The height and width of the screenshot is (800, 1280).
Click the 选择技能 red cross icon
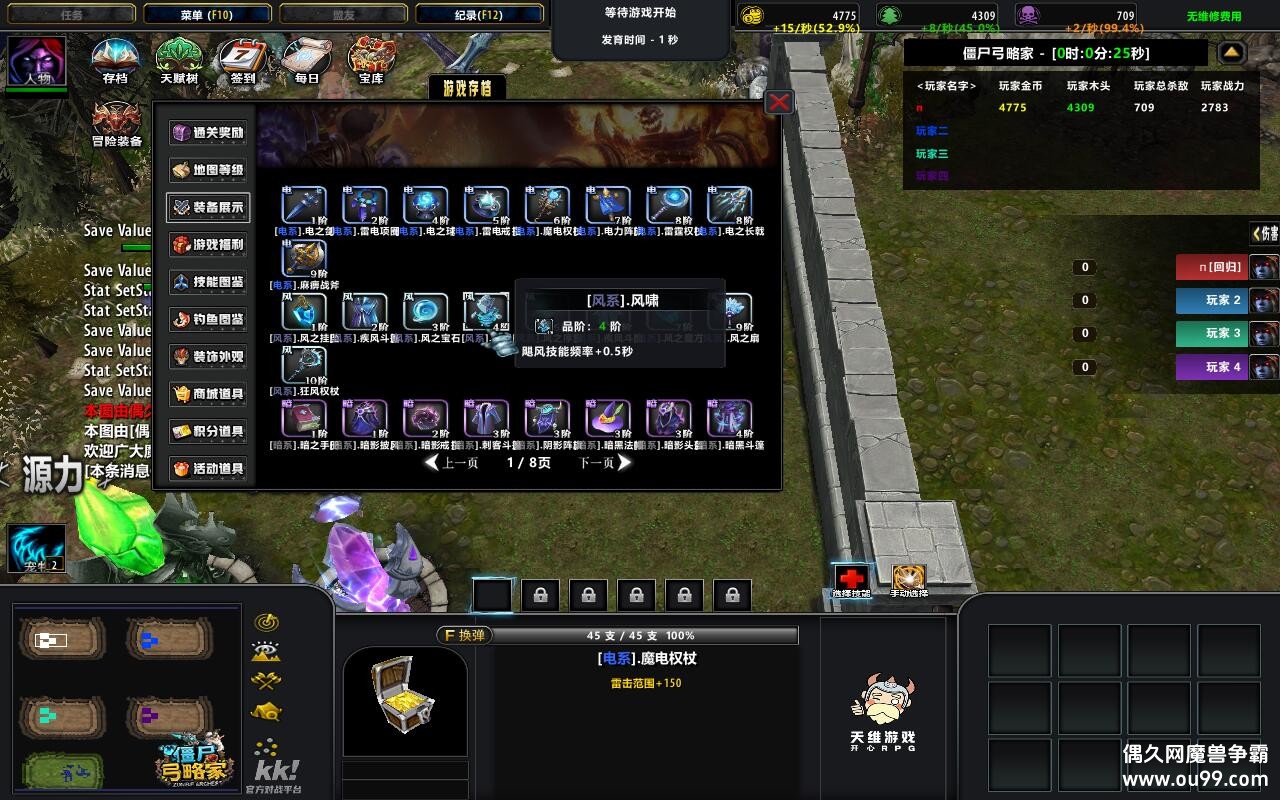(851, 578)
